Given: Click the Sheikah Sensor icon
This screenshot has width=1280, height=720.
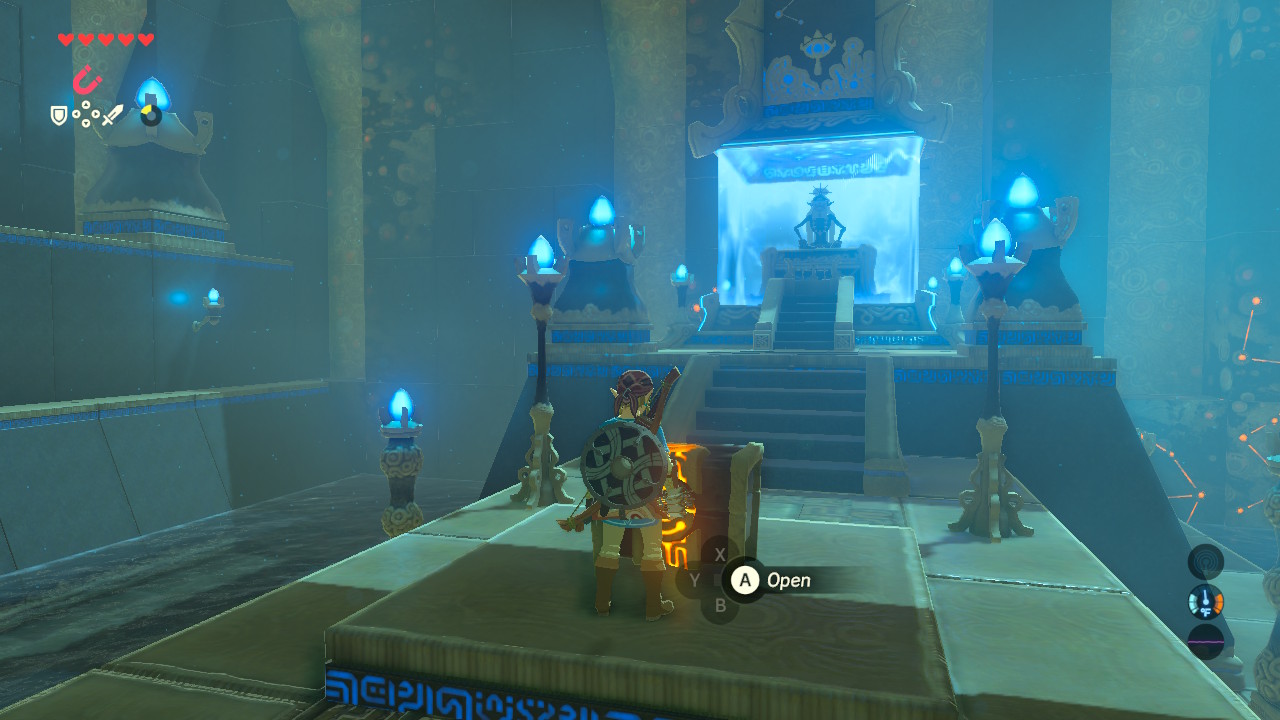Looking at the screenshot, I should (x=1206, y=561).
